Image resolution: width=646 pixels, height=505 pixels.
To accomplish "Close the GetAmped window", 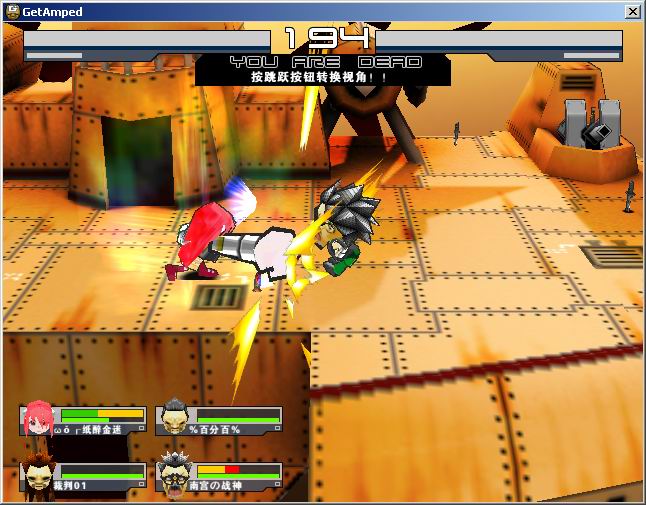I will [632, 12].
